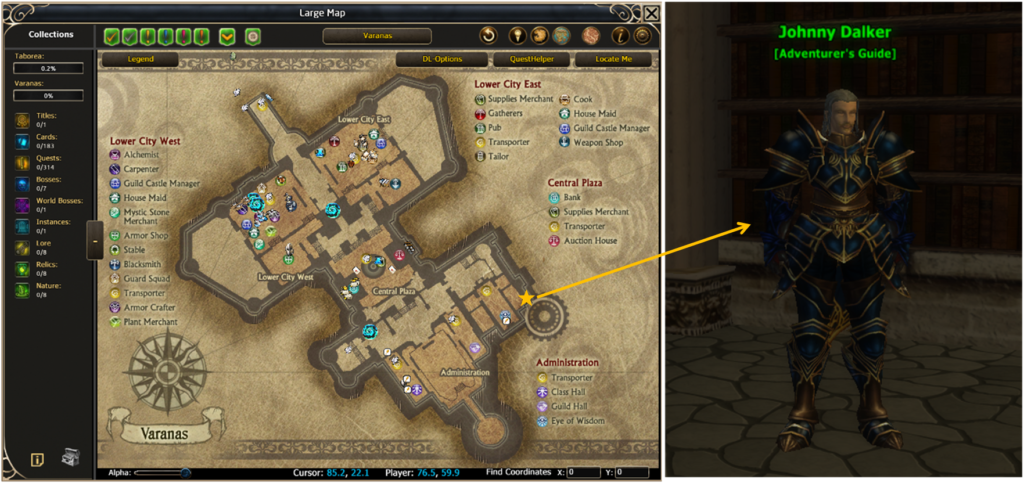Select the gold star map marker
This screenshot has height=483, width=1024.
click(526, 298)
